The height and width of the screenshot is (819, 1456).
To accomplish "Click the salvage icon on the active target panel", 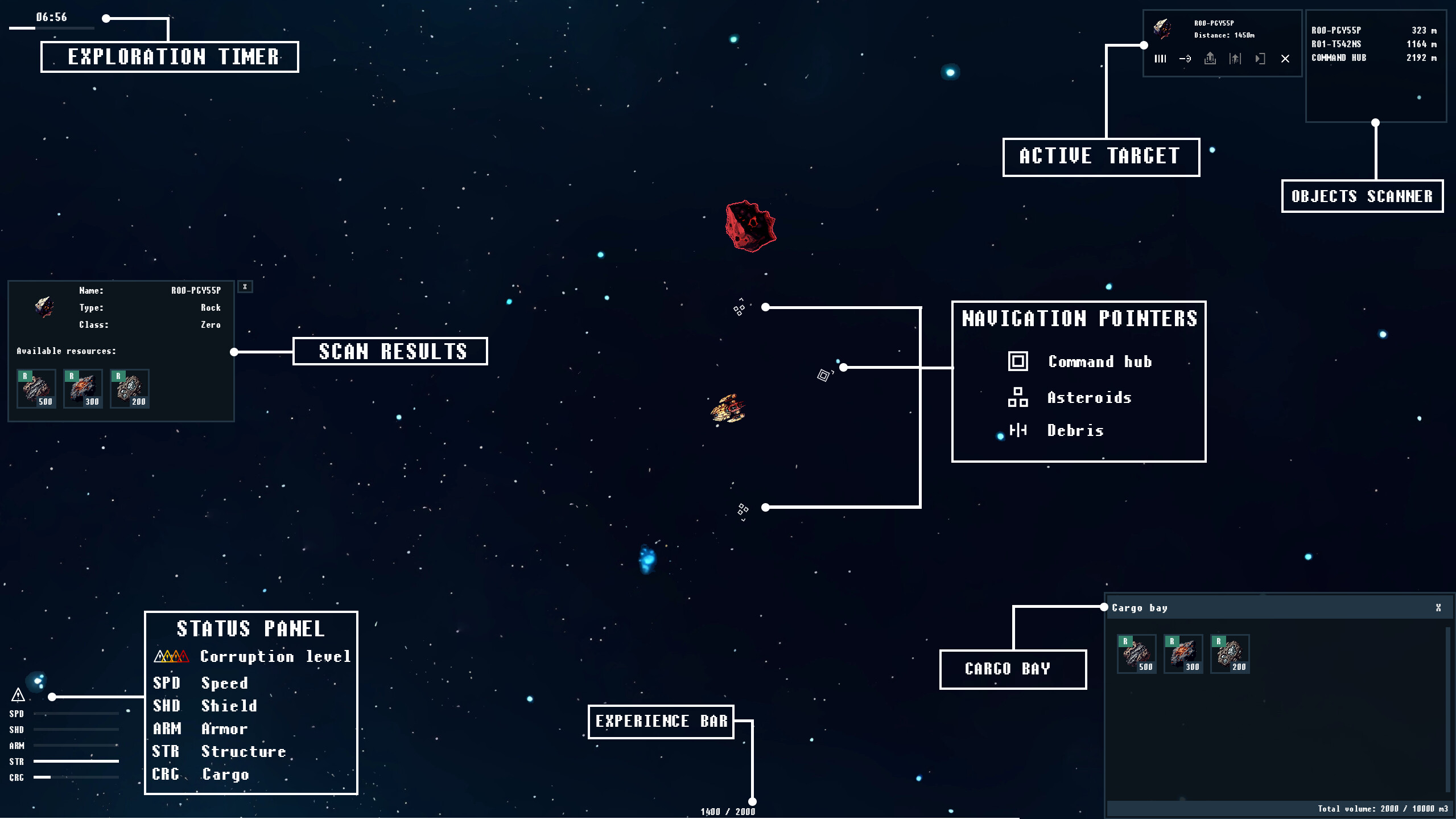I will (1236, 59).
